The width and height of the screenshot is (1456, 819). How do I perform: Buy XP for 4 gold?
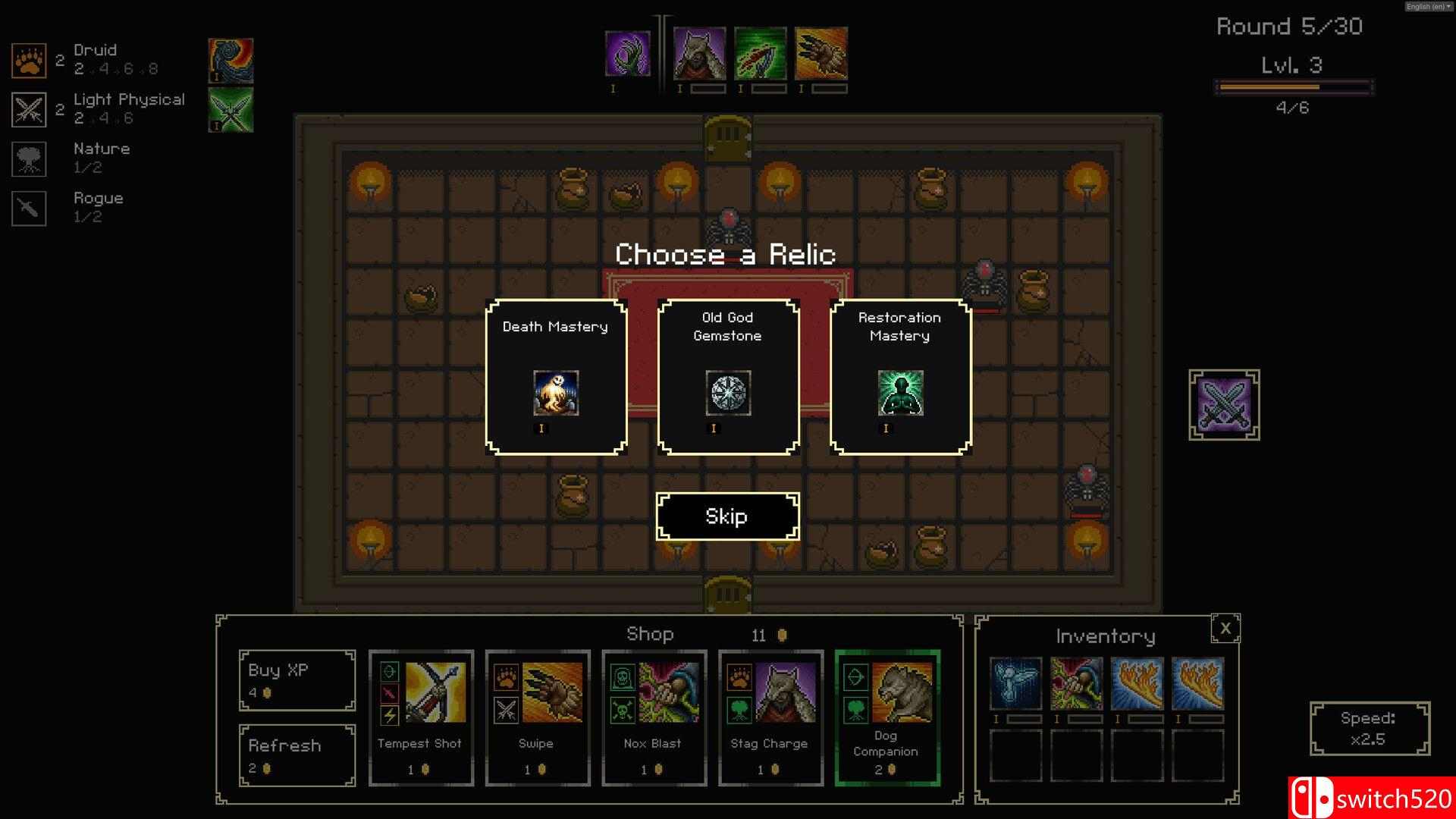click(x=297, y=680)
